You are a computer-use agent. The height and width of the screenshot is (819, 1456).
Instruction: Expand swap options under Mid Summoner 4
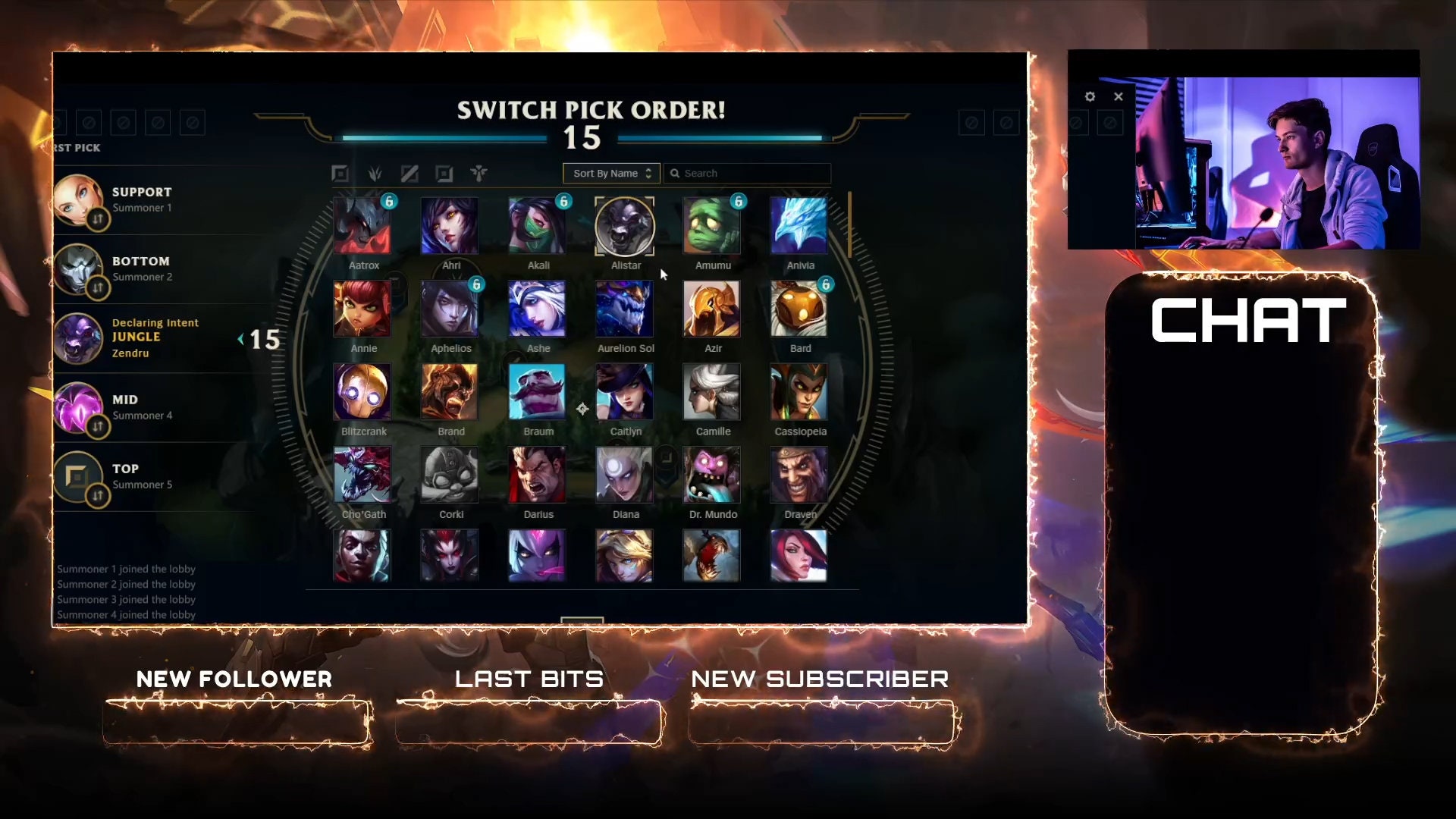pyautogui.click(x=97, y=426)
